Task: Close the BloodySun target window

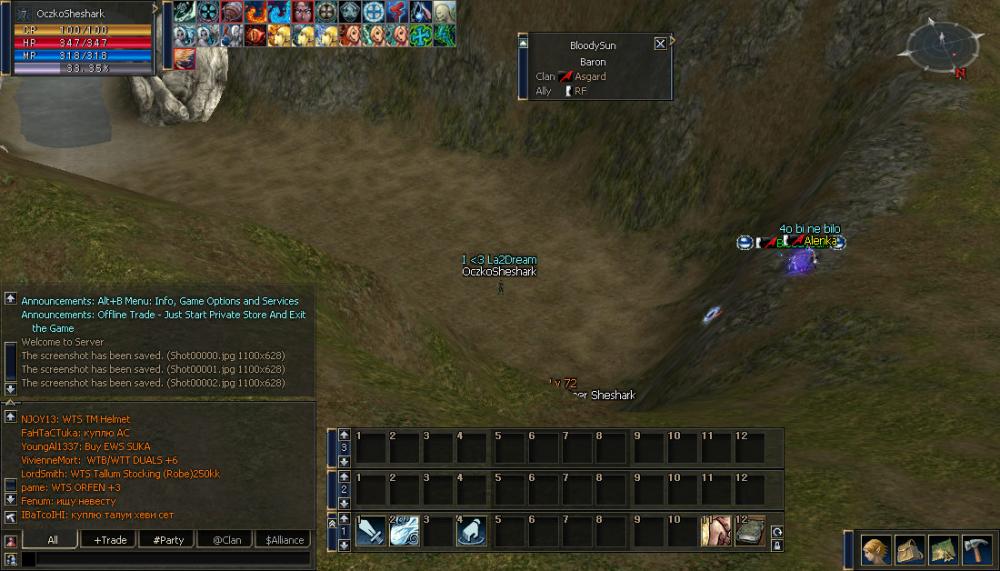Action: pos(660,43)
